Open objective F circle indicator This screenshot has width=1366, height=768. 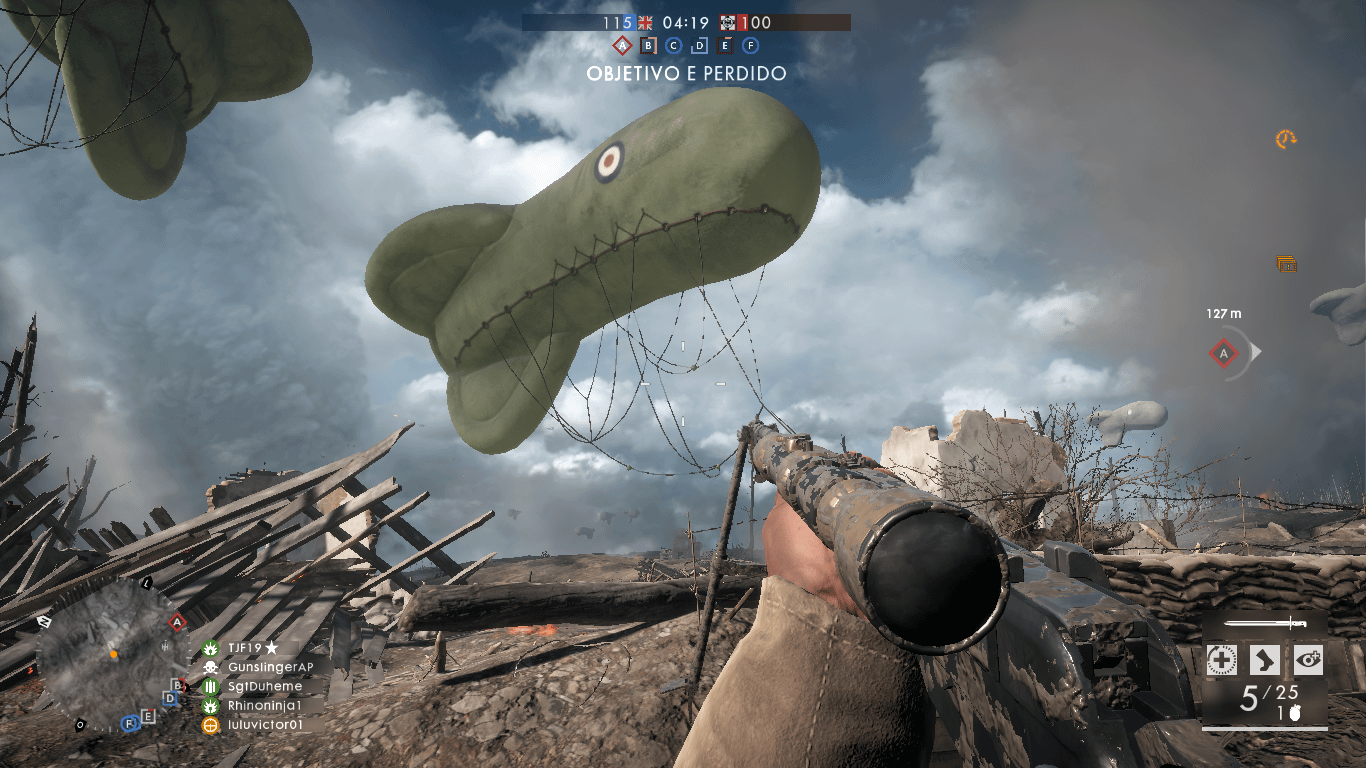point(751,45)
